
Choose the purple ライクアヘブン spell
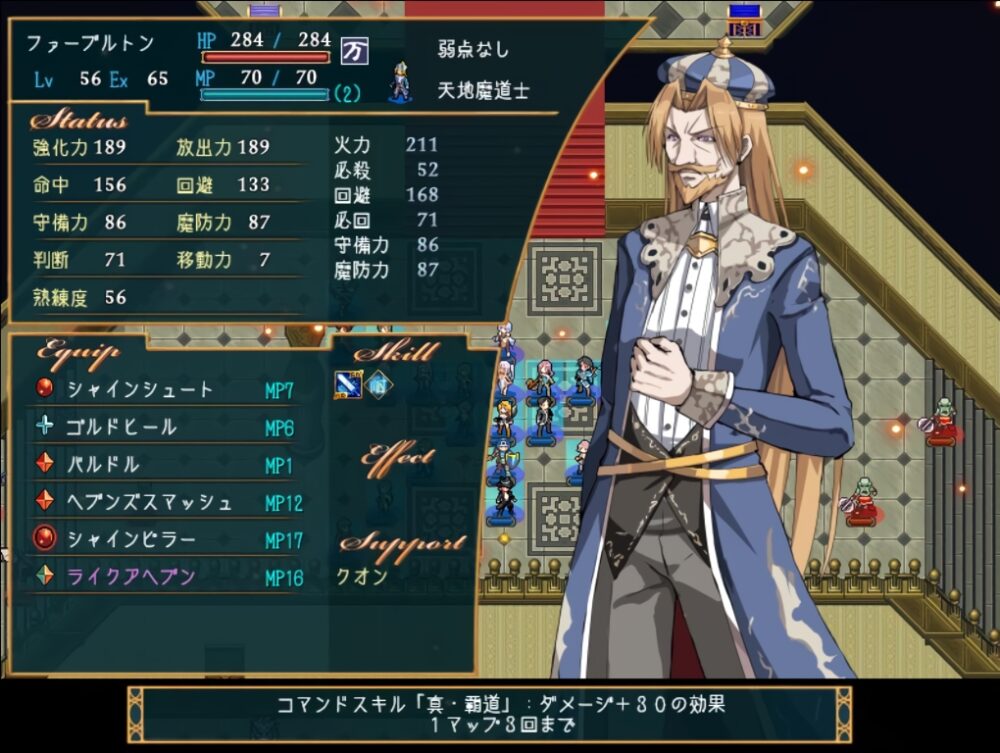131,577
